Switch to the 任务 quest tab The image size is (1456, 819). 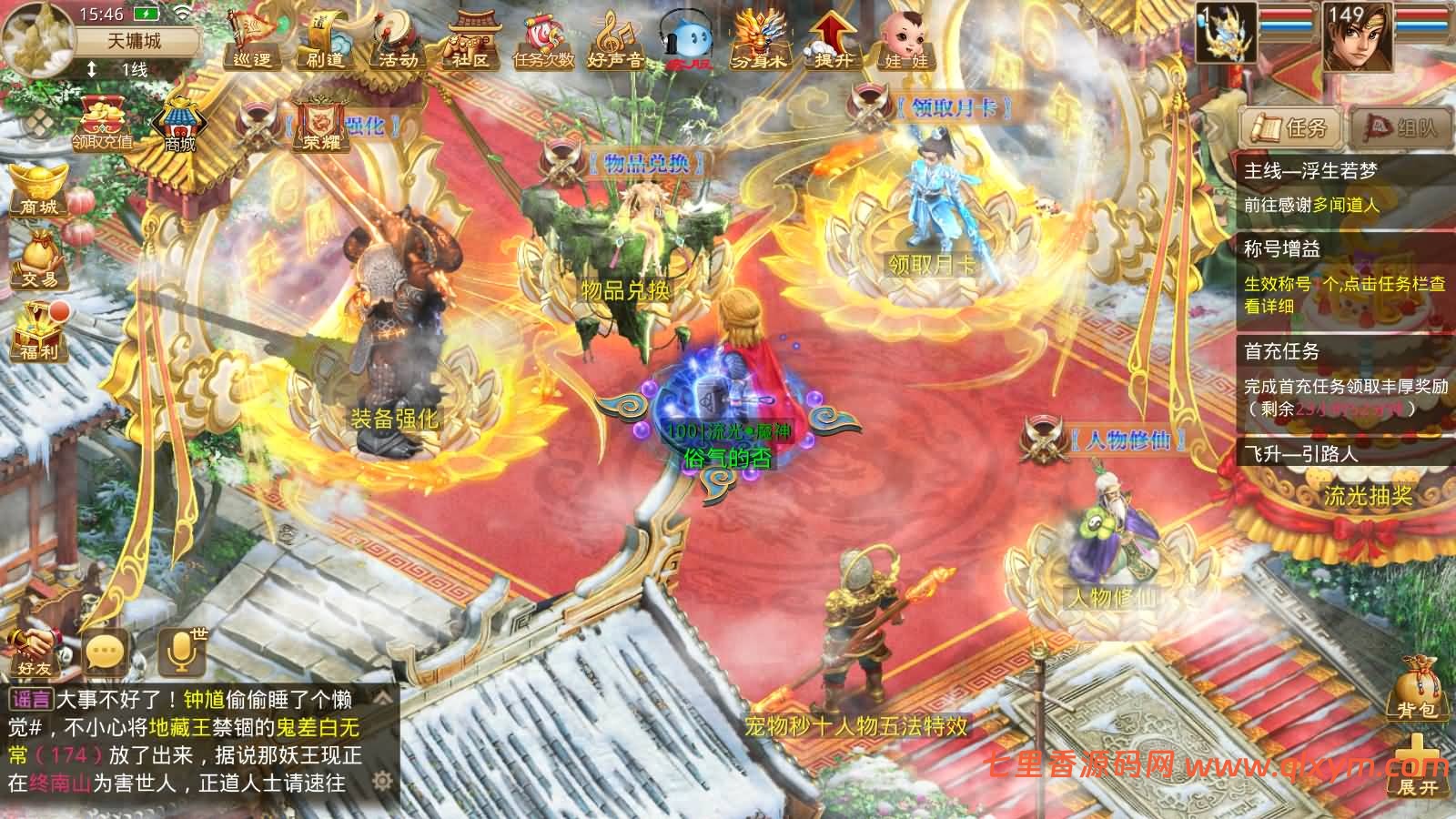click(1290, 127)
